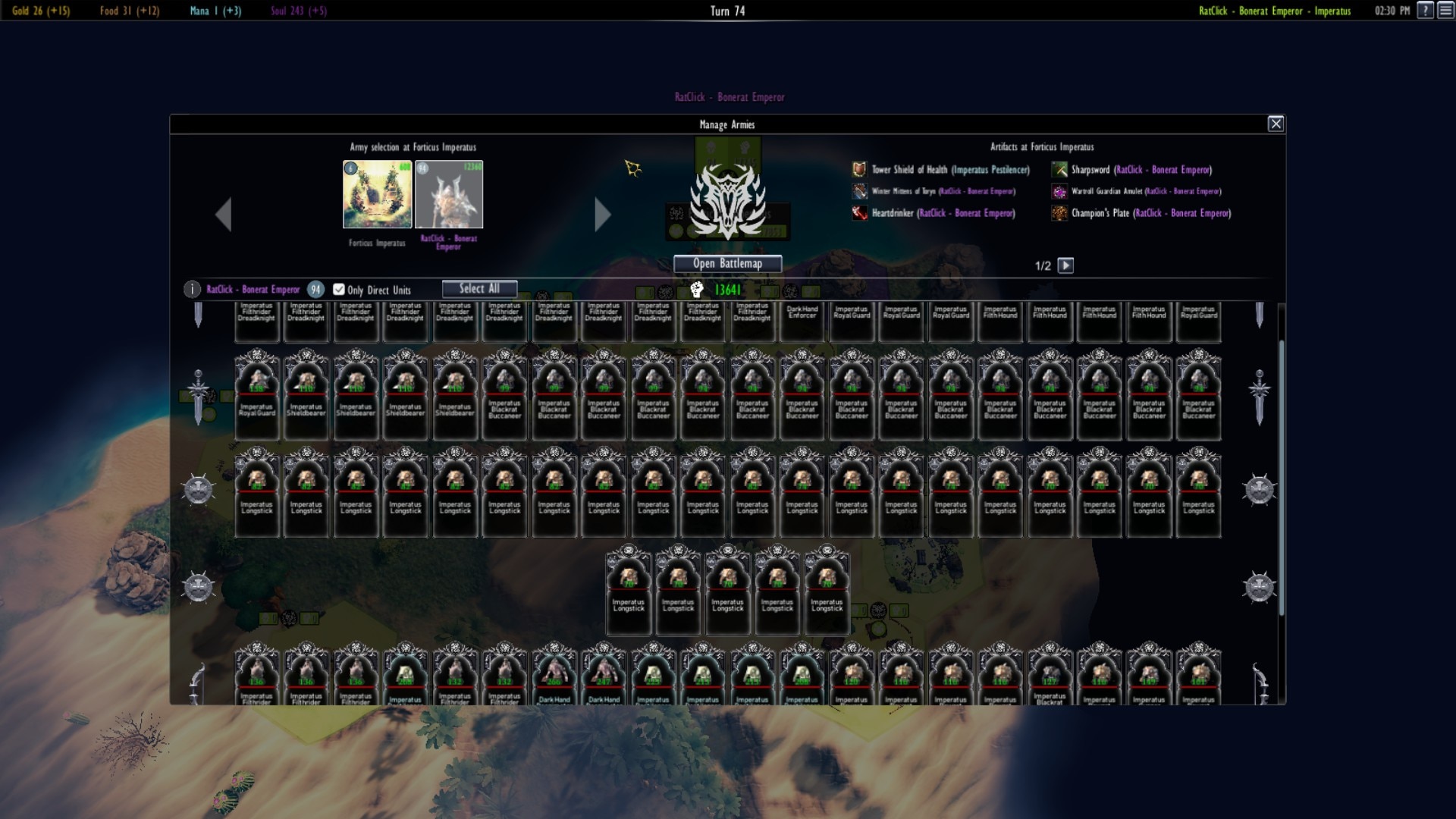Viewport: 1456px width, 819px height.
Task: Select the Forticus Imperatus army thumbnail
Action: click(x=377, y=194)
